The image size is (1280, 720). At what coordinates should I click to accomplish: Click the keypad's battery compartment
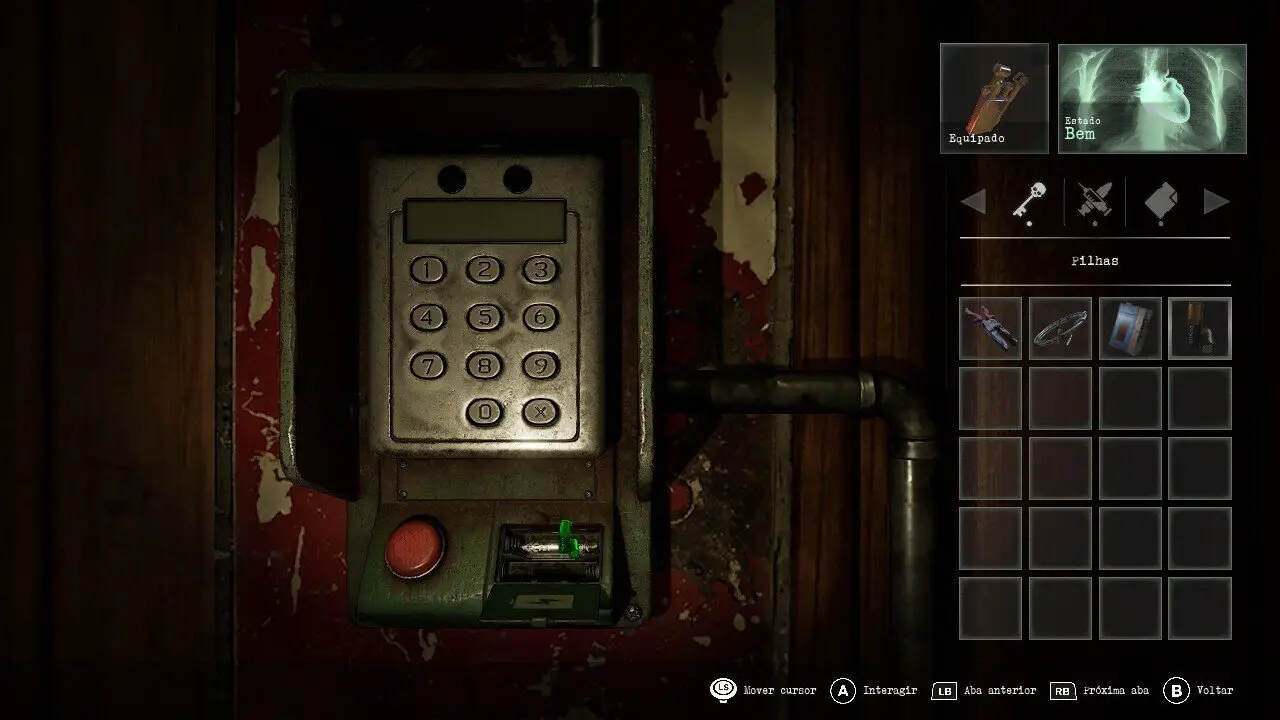pos(551,557)
